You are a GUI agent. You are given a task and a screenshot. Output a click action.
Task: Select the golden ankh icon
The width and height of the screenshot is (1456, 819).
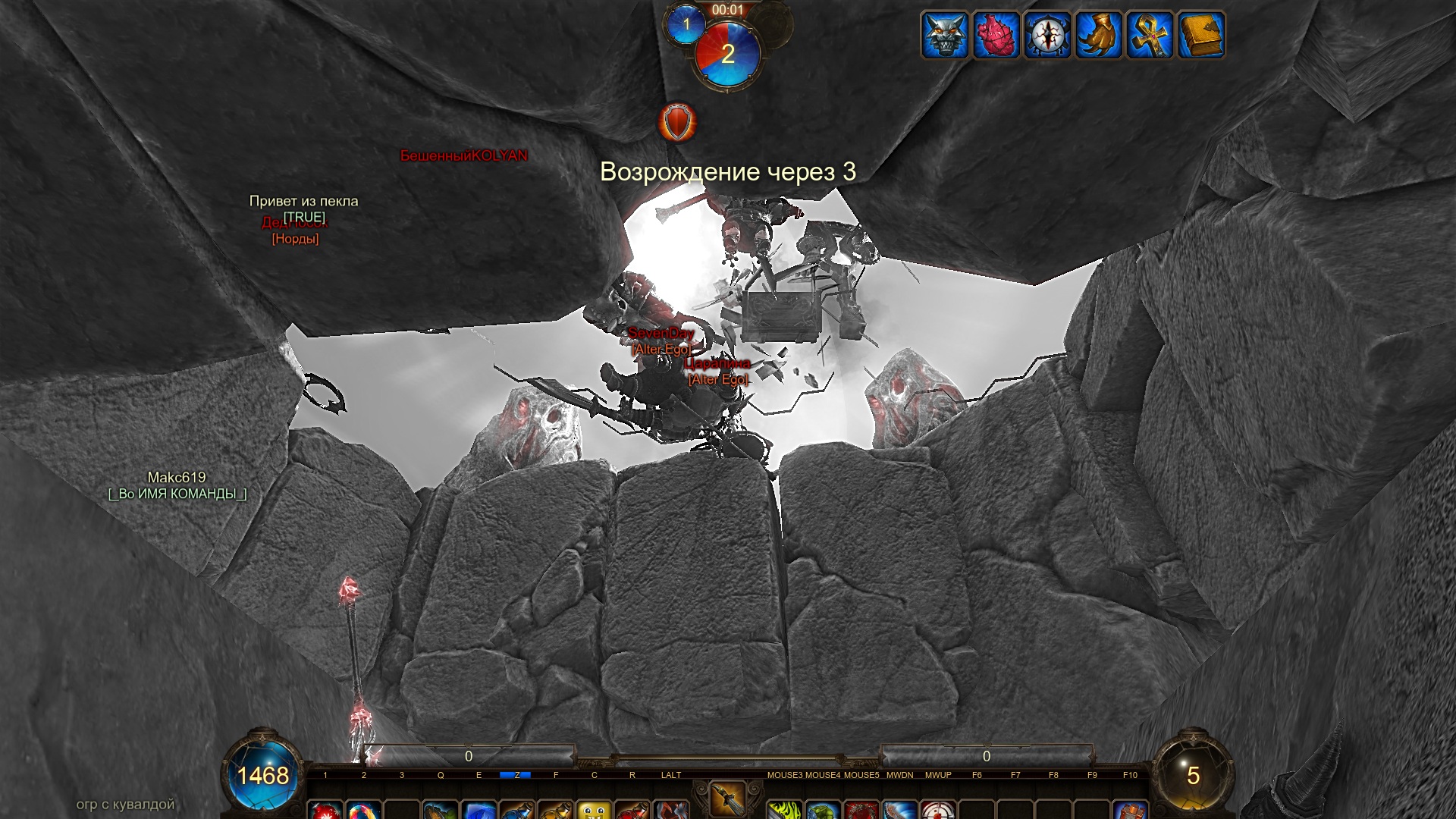[x=1150, y=35]
